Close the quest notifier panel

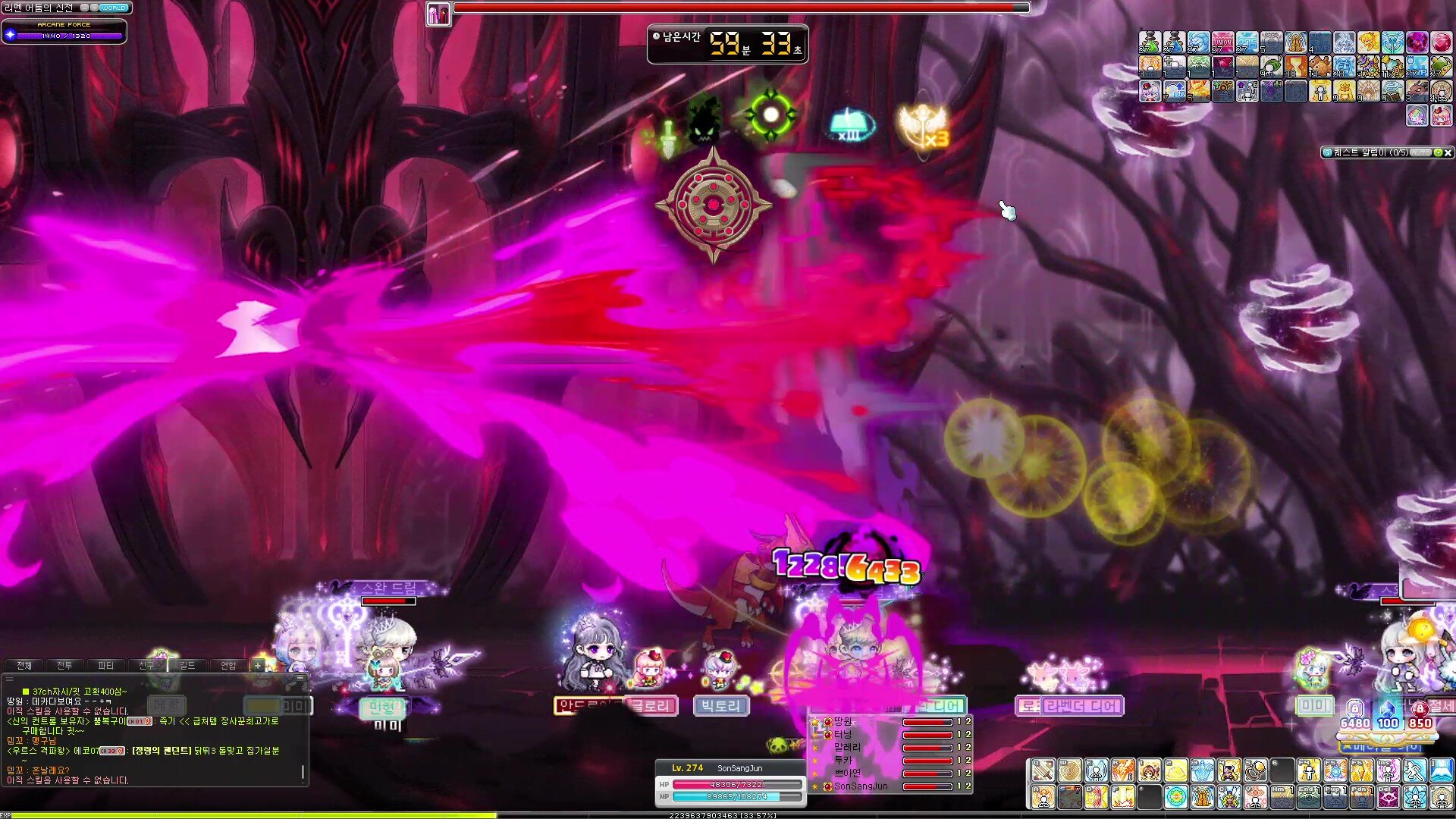[1448, 152]
